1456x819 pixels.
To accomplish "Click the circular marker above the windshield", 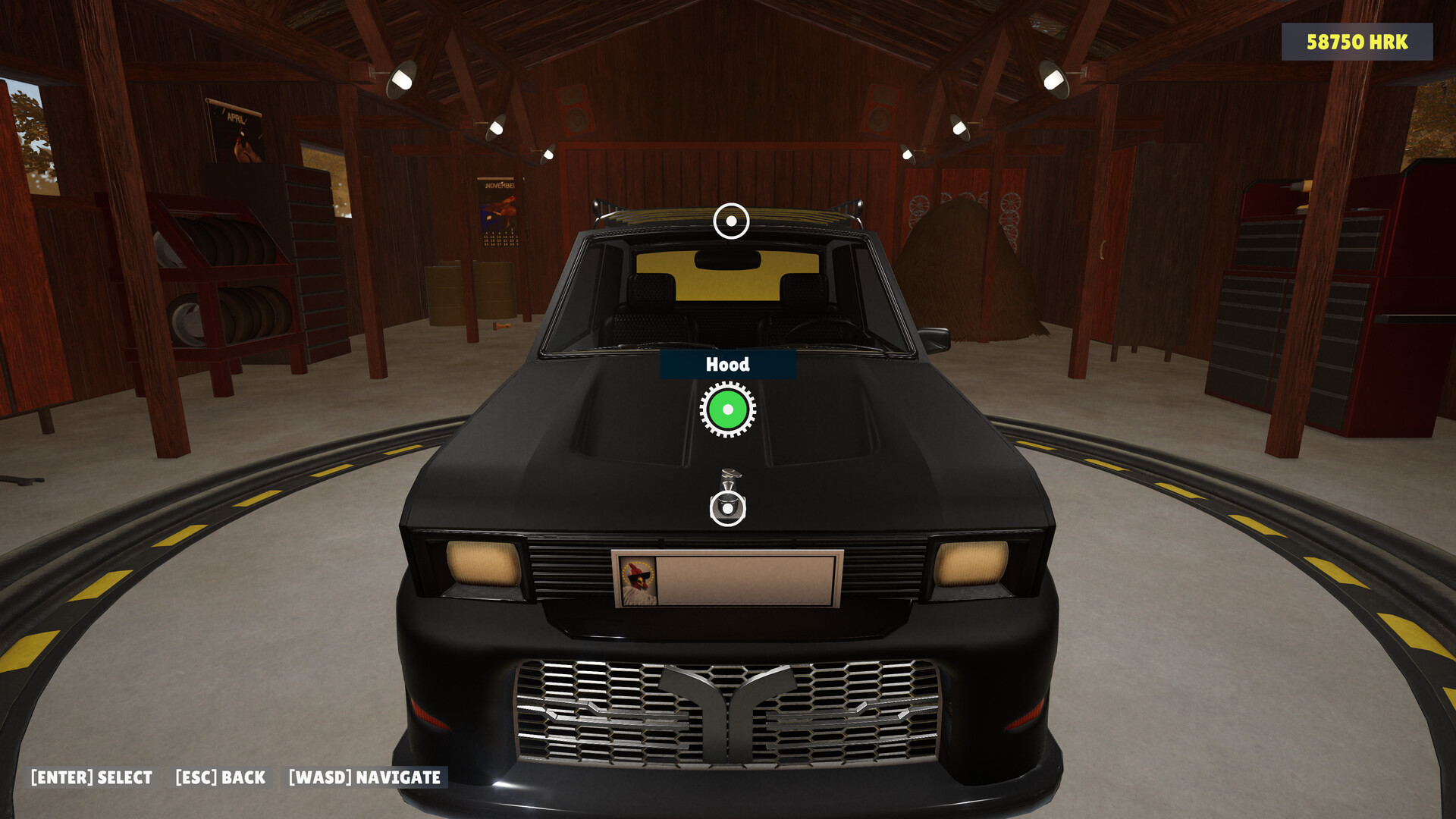I will pyautogui.click(x=730, y=221).
